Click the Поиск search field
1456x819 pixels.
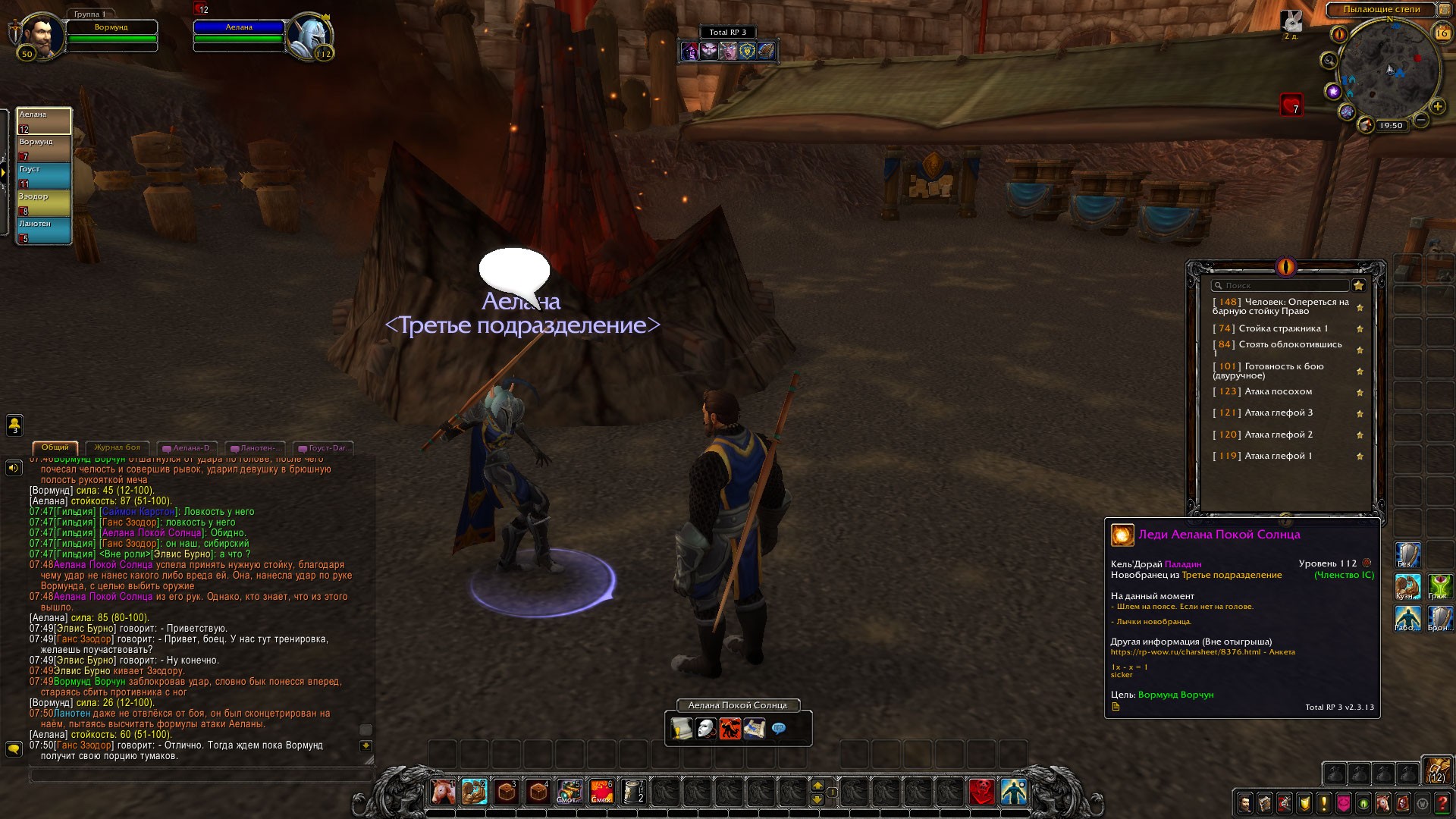tap(1280, 286)
